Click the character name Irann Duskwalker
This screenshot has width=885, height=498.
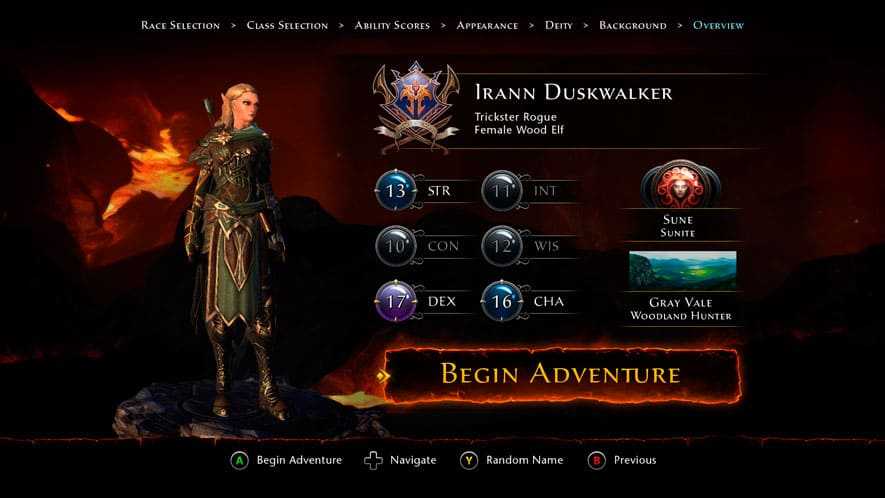pyautogui.click(x=573, y=93)
